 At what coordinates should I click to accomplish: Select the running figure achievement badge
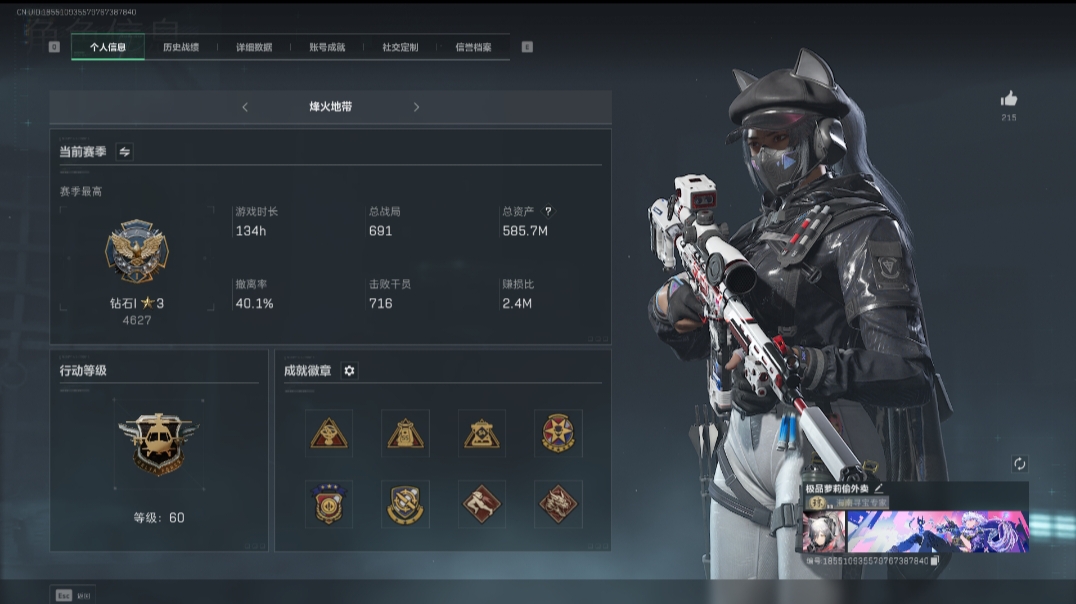tap(482, 503)
